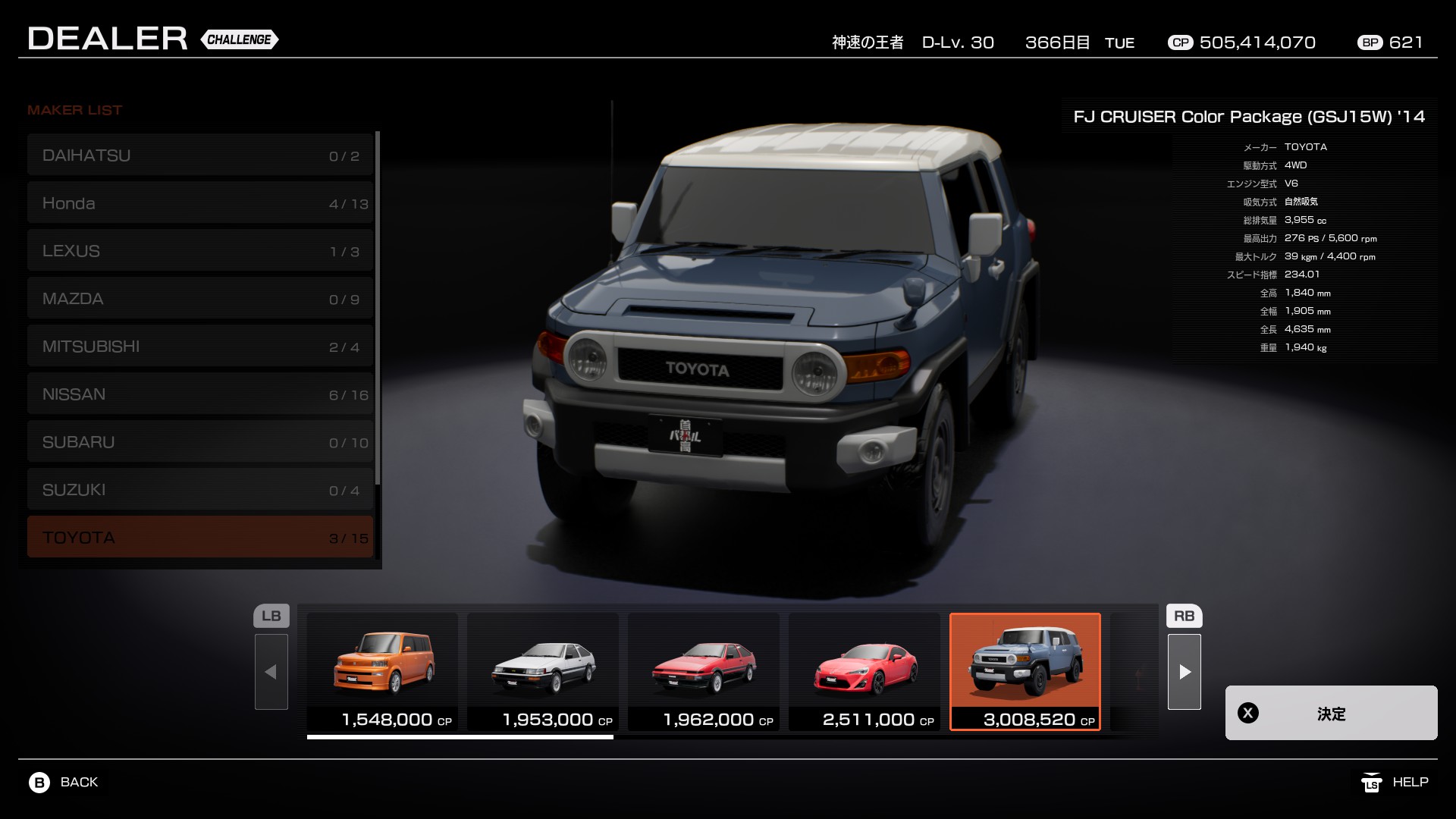
Task: Select DAIHATSU in the maker list
Action: click(x=200, y=155)
